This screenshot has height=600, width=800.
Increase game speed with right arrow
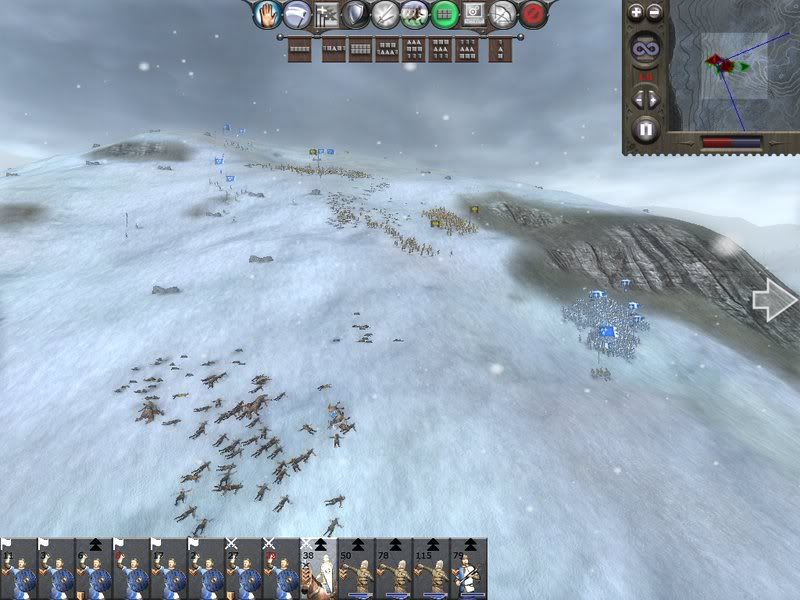[x=655, y=98]
